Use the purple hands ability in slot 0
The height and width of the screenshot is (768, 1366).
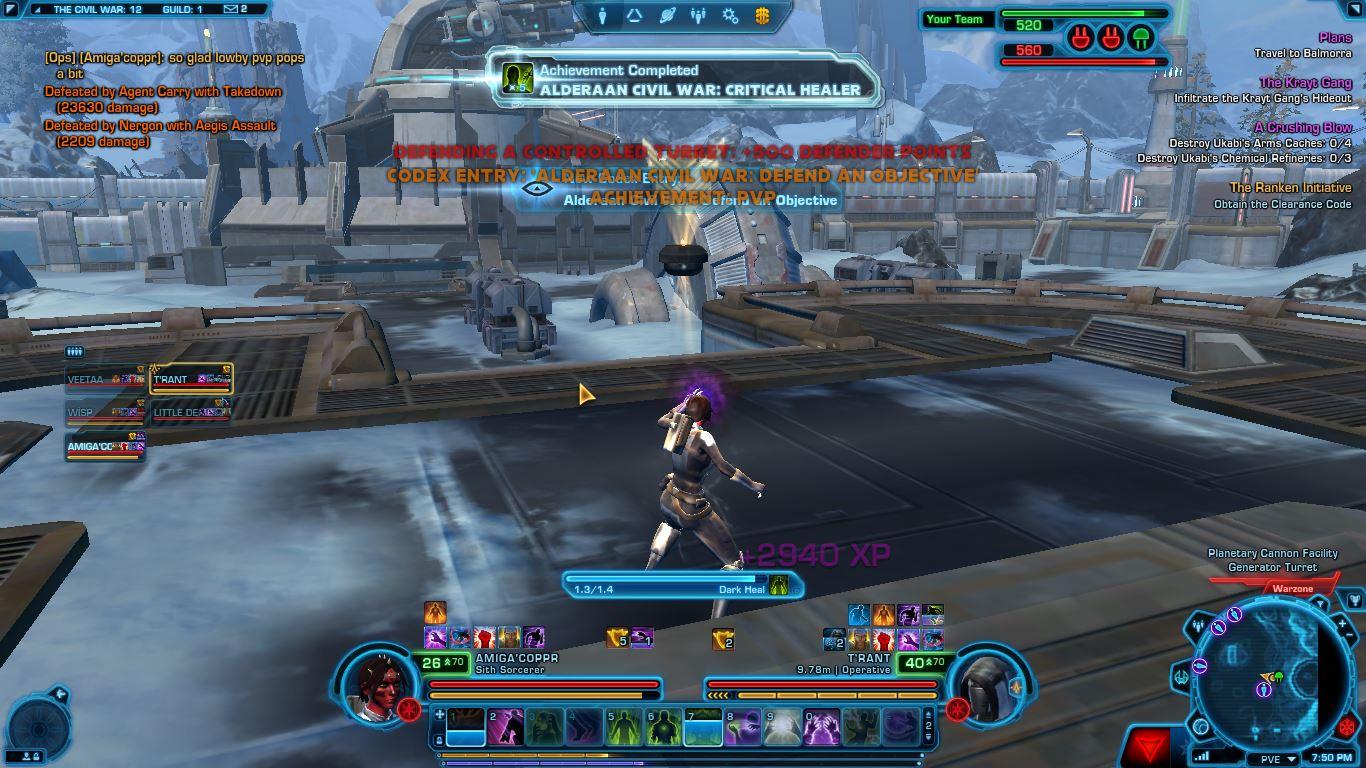tap(821, 727)
